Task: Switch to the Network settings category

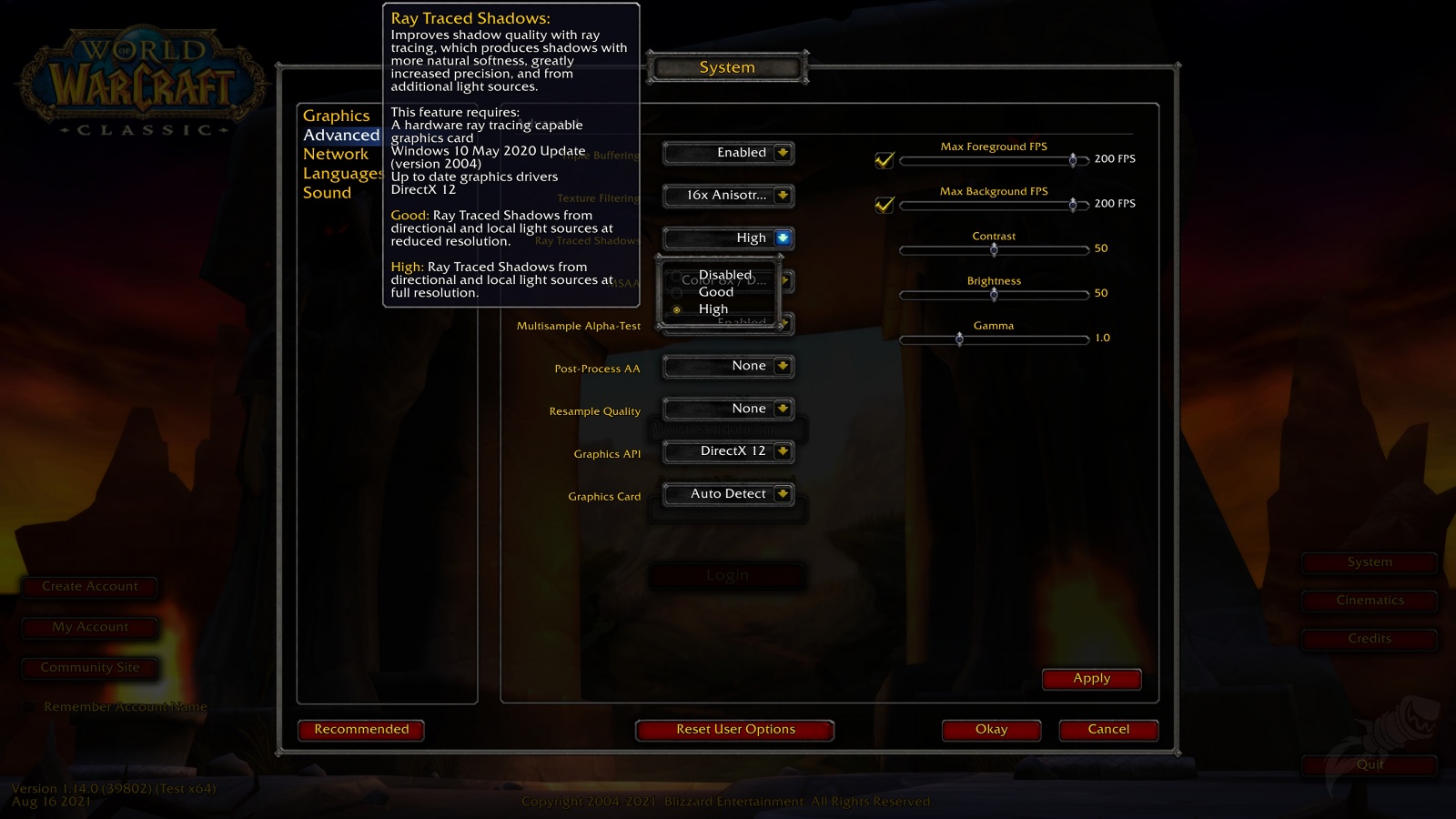Action: [x=335, y=154]
